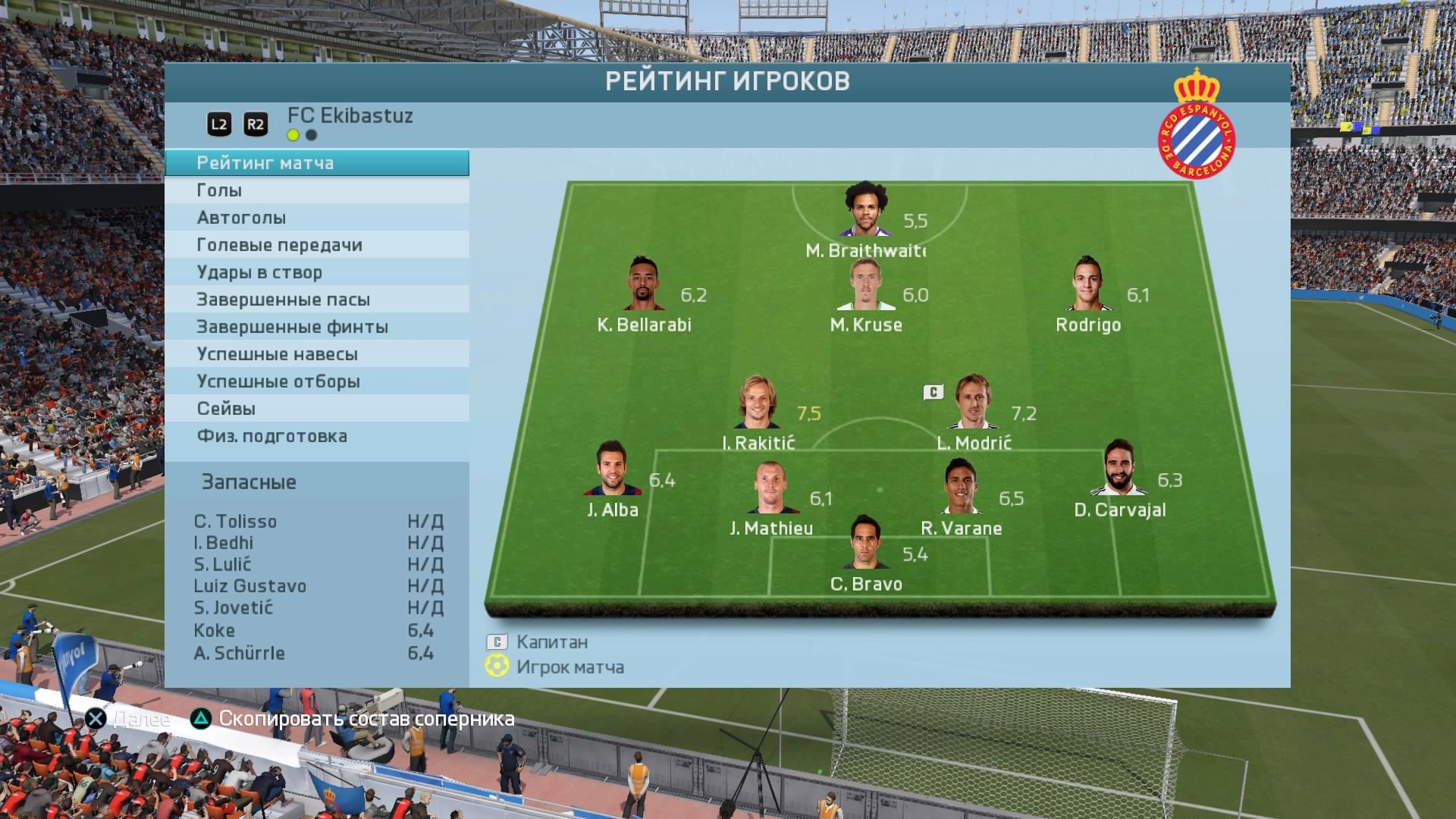Select goalkeeper C. Bravo's portrait

click(865, 542)
